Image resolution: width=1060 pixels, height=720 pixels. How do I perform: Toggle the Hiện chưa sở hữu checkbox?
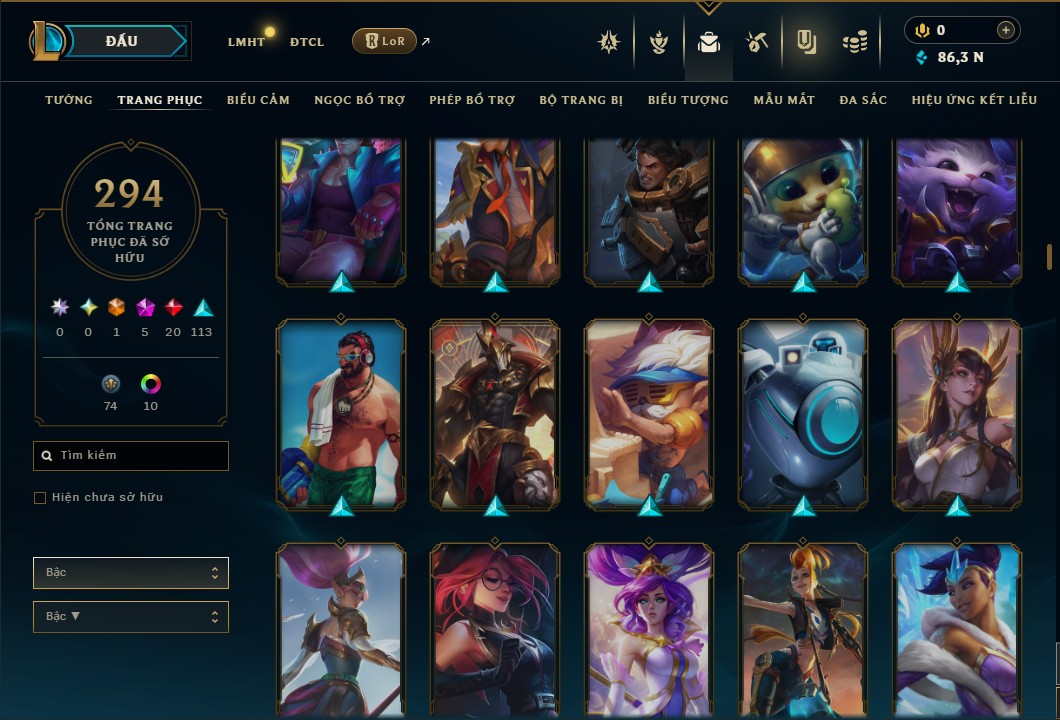click(40, 498)
